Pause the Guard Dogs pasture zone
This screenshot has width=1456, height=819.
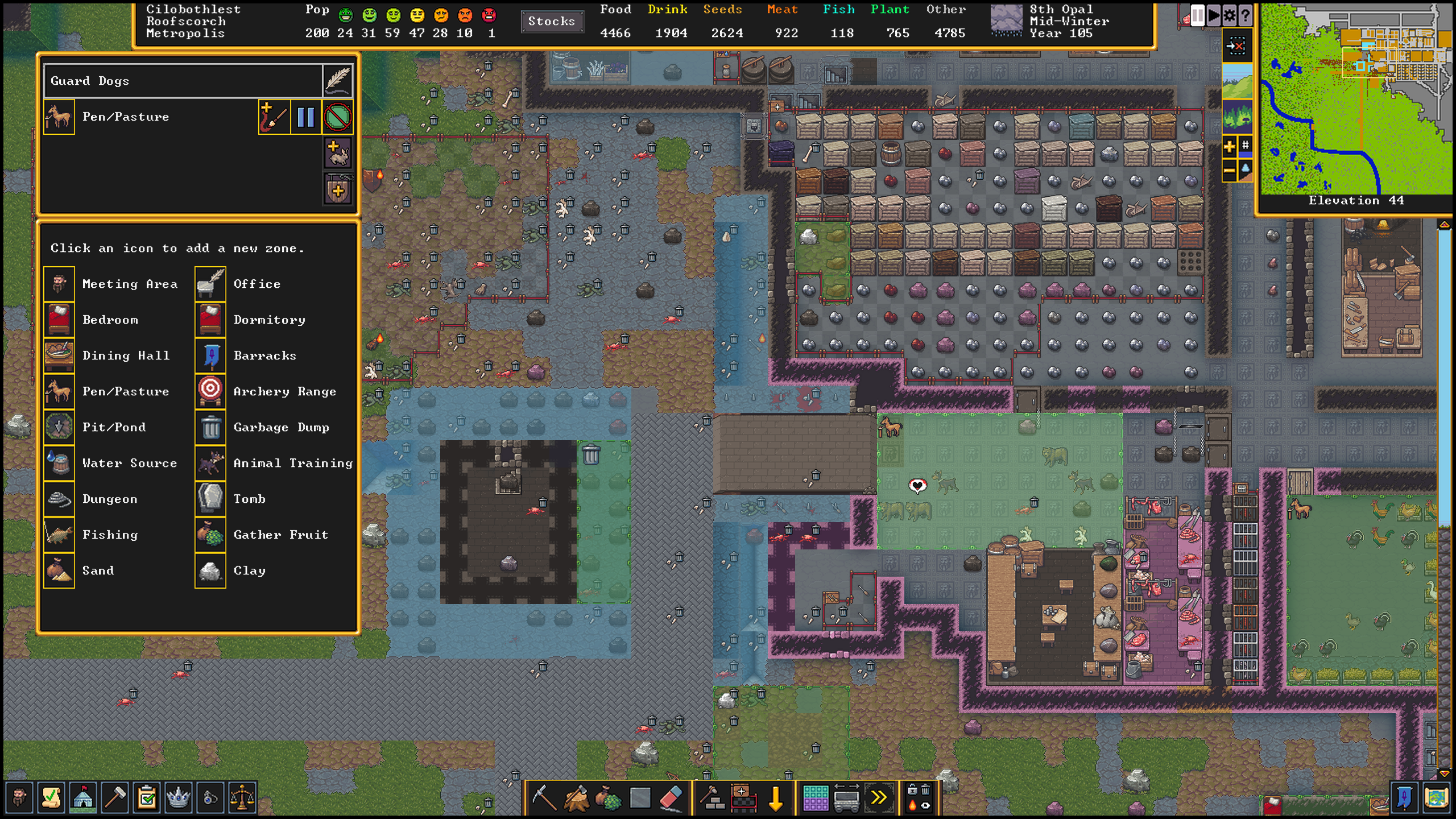click(305, 117)
